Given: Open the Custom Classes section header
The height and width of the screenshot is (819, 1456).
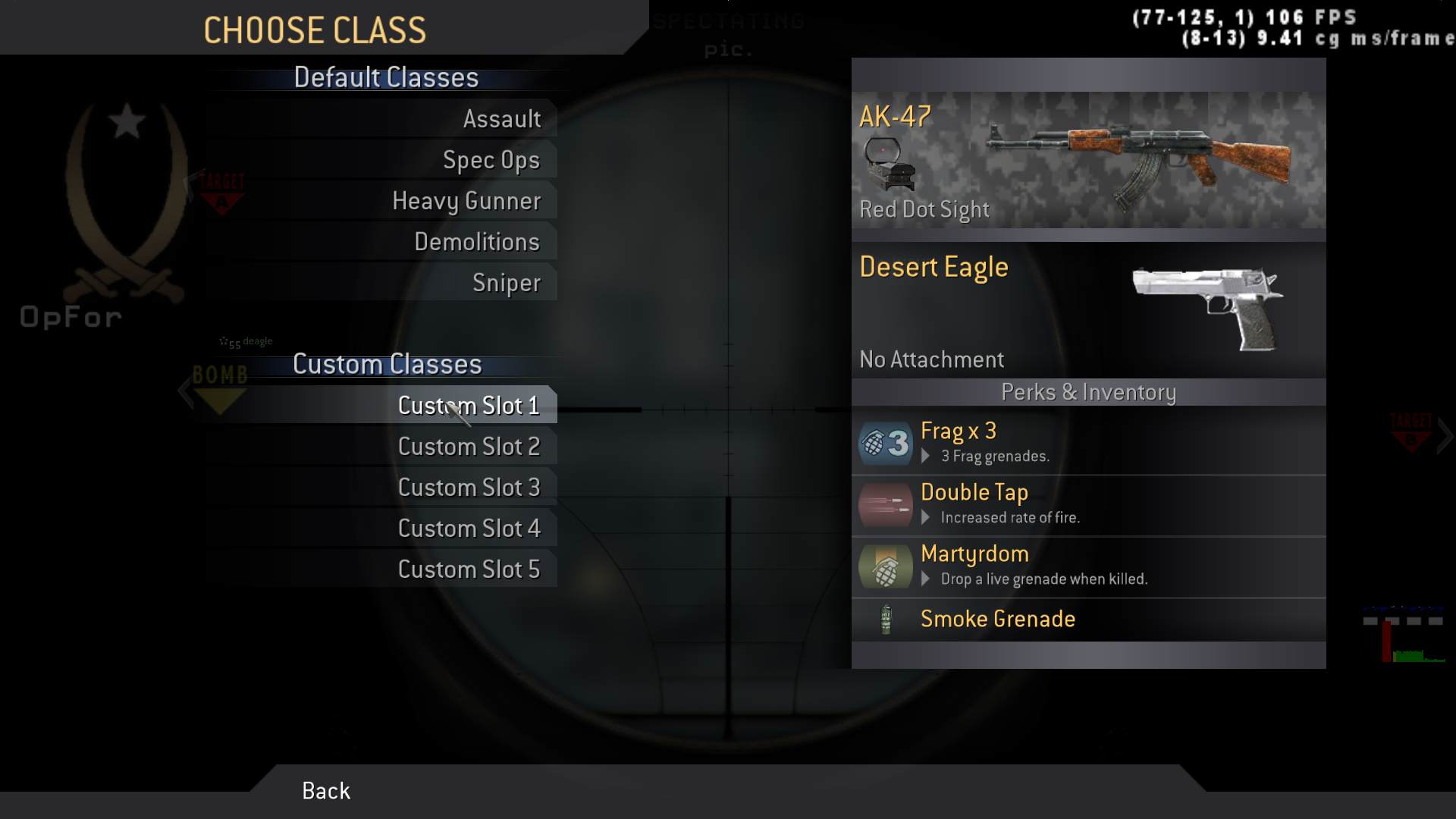Looking at the screenshot, I should [388, 364].
